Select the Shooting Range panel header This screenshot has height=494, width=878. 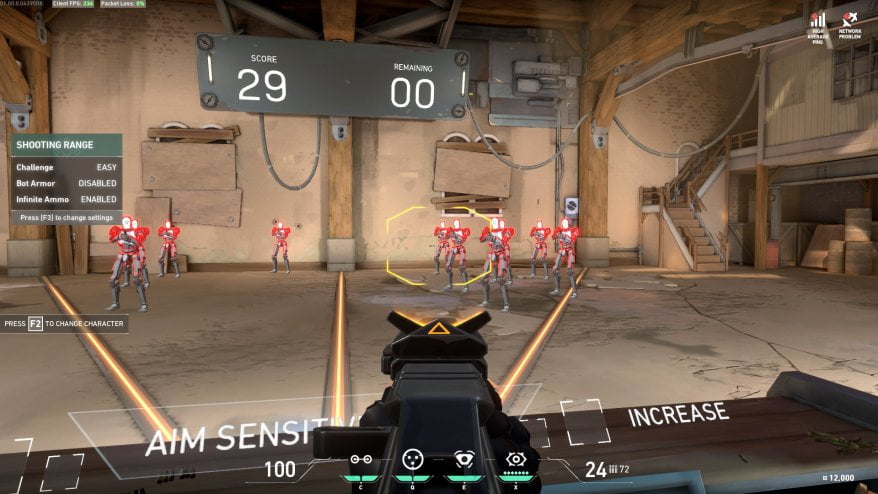point(66,145)
